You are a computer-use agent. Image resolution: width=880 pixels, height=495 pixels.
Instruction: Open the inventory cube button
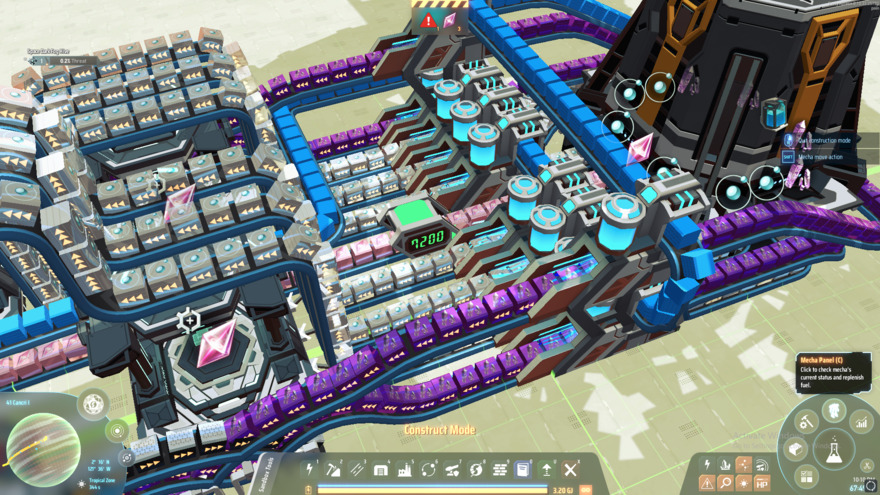(797, 450)
